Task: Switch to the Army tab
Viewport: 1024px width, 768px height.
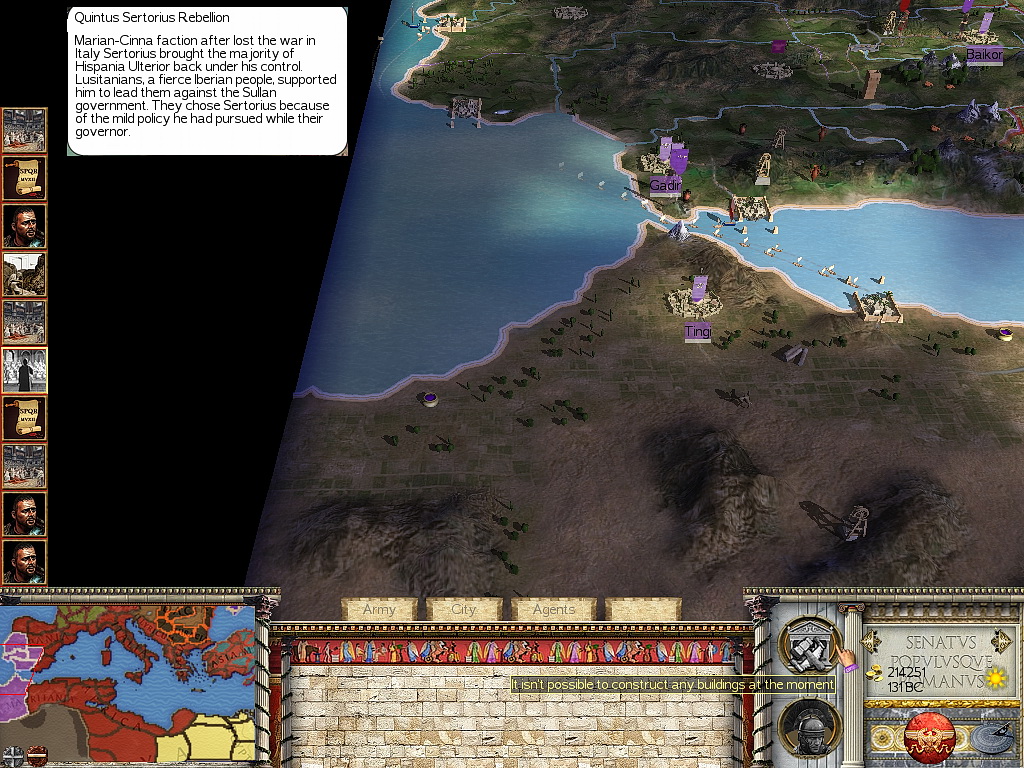Action: coord(380,609)
